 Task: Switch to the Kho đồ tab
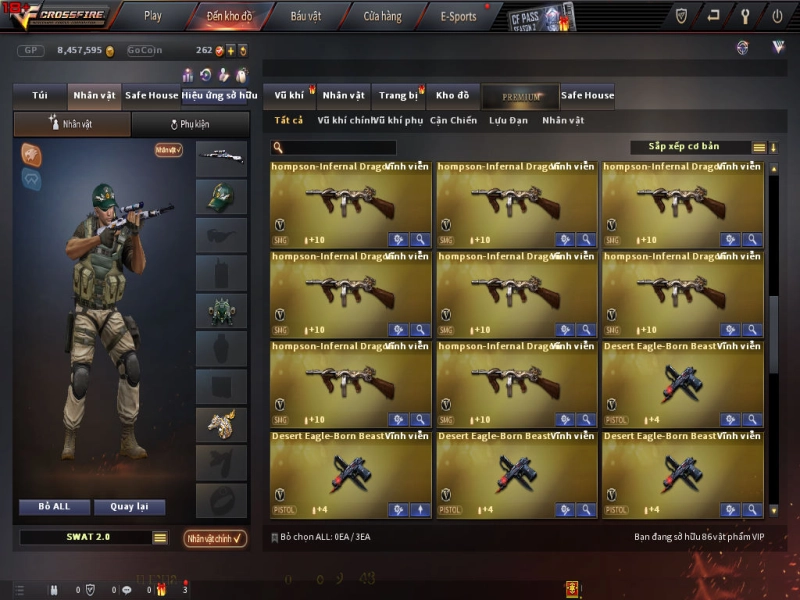pyautogui.click(x=452, y=96)
